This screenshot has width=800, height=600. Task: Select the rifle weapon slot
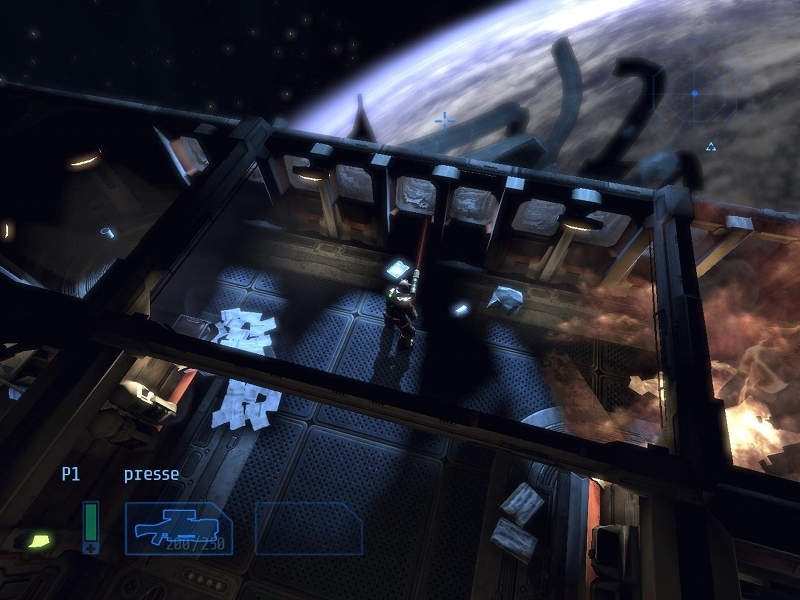[x=178, y=528]
